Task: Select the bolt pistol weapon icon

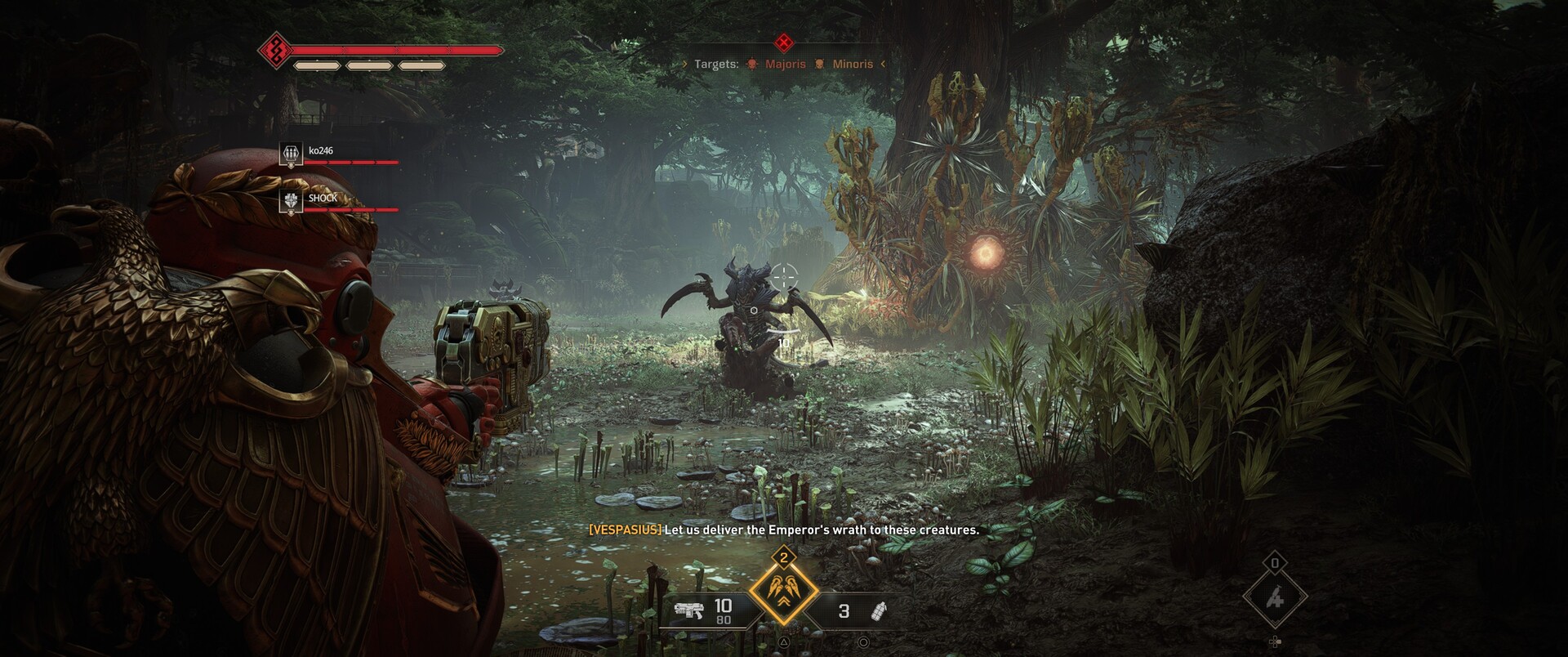Action: 688,610
